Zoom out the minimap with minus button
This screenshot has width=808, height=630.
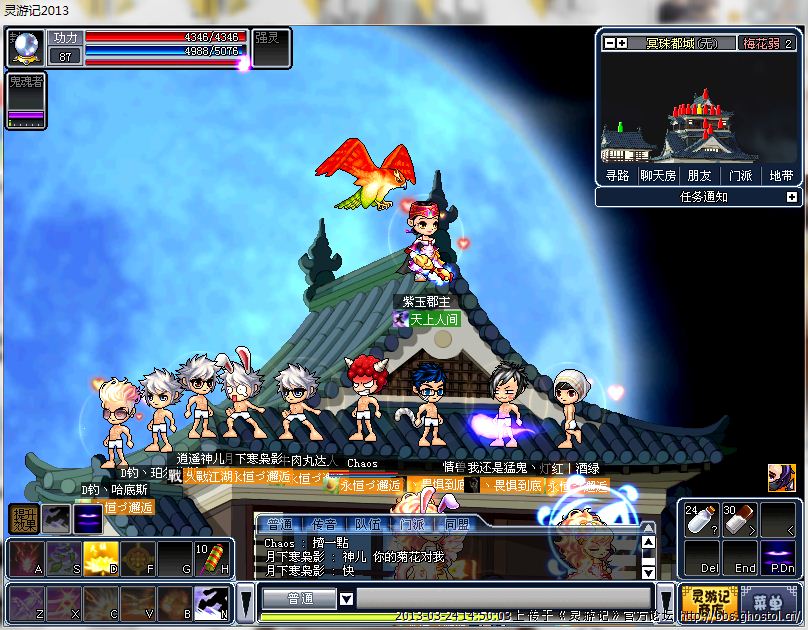pyautogui.click(x=609, y=43)
